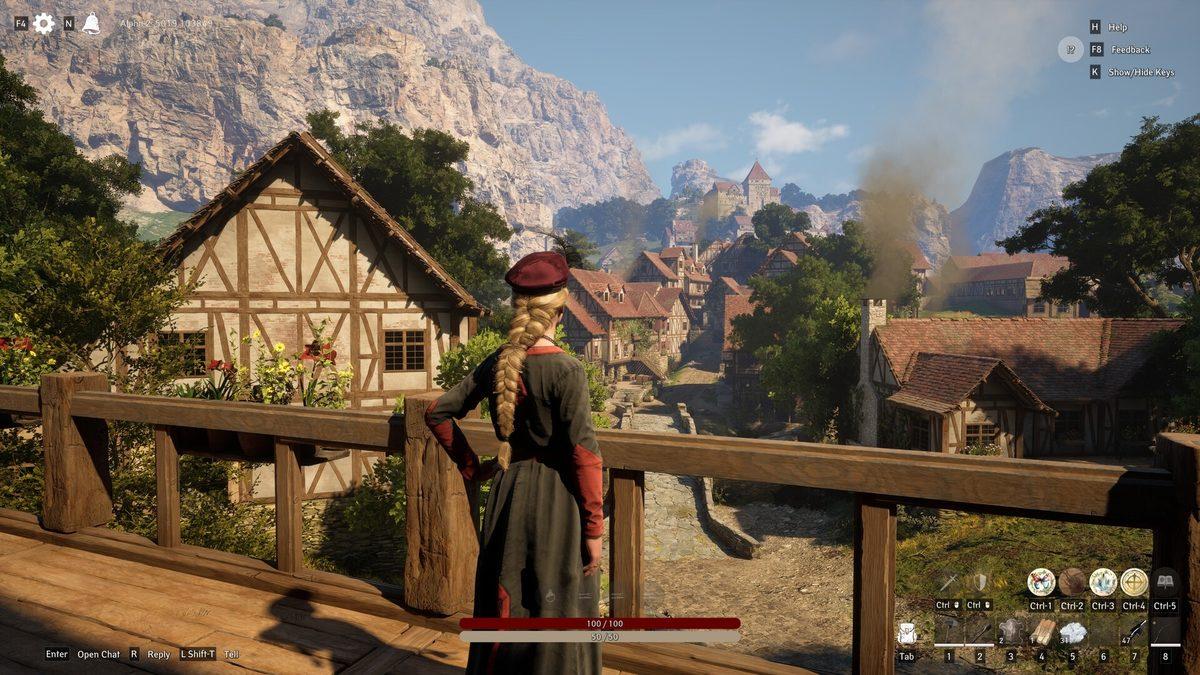Select hotbar slot 8 item
Viewport: 1200px width, 675px height.
tap(1165, 632)
